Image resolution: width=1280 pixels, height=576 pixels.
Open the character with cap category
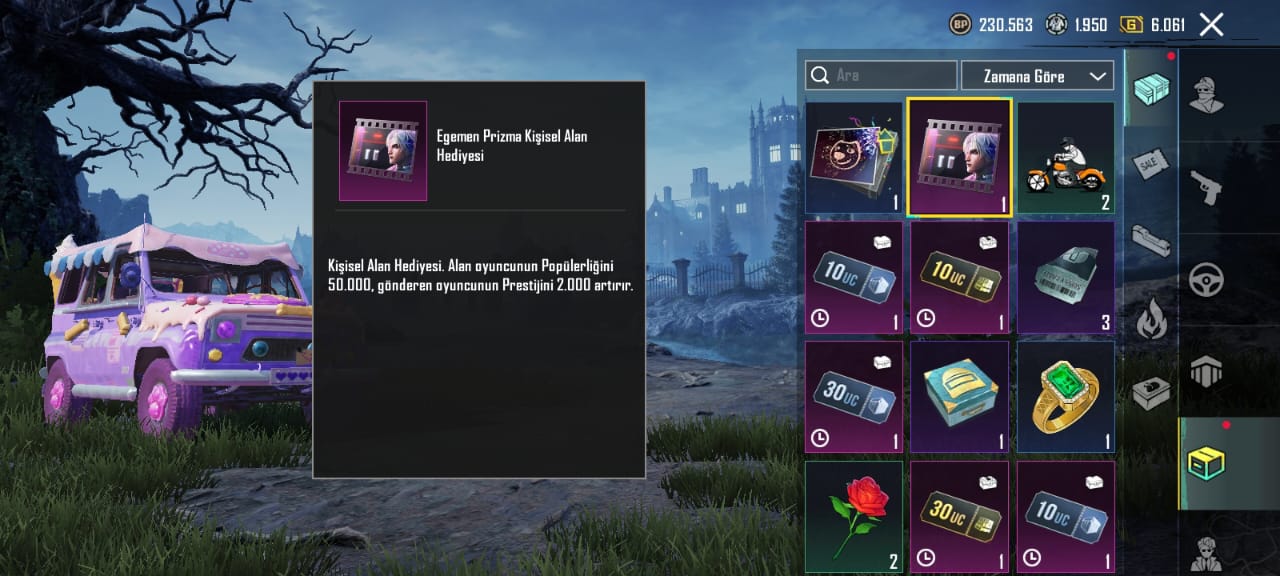tap(1206, 95)
